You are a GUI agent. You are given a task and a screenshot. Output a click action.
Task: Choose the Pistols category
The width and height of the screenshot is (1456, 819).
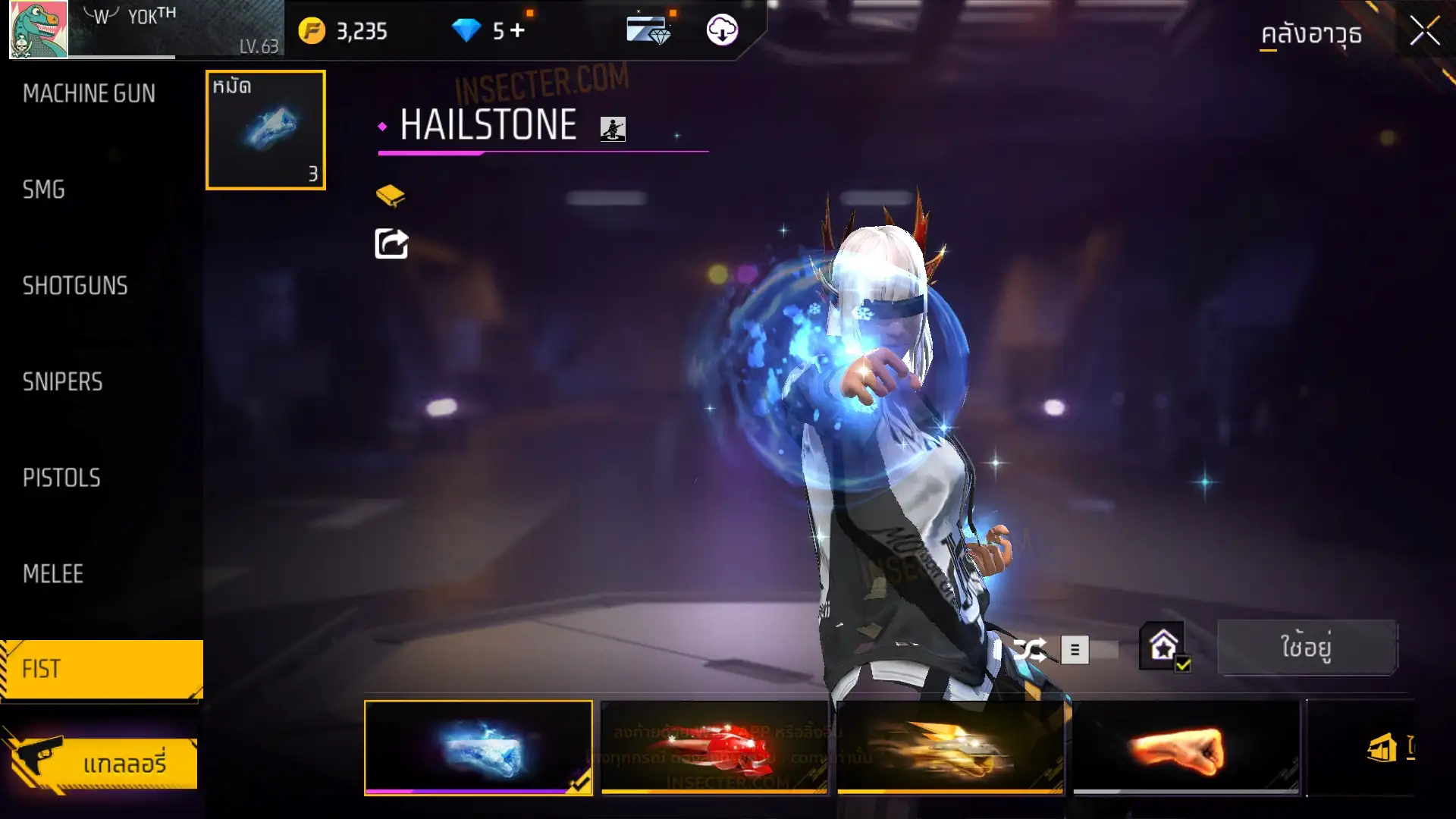[x=61, y=478]
